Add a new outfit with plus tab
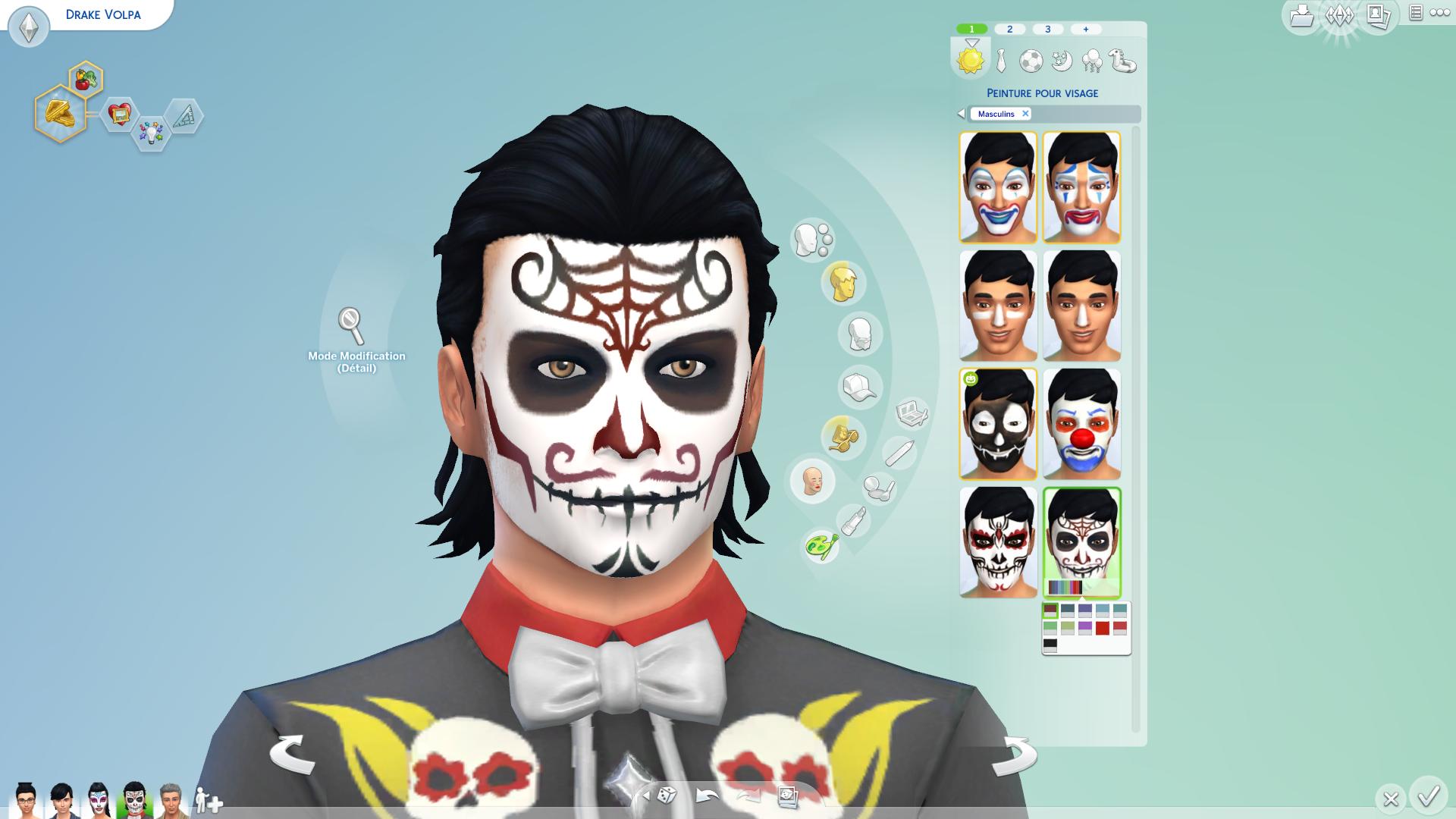 pos(1086,30)
